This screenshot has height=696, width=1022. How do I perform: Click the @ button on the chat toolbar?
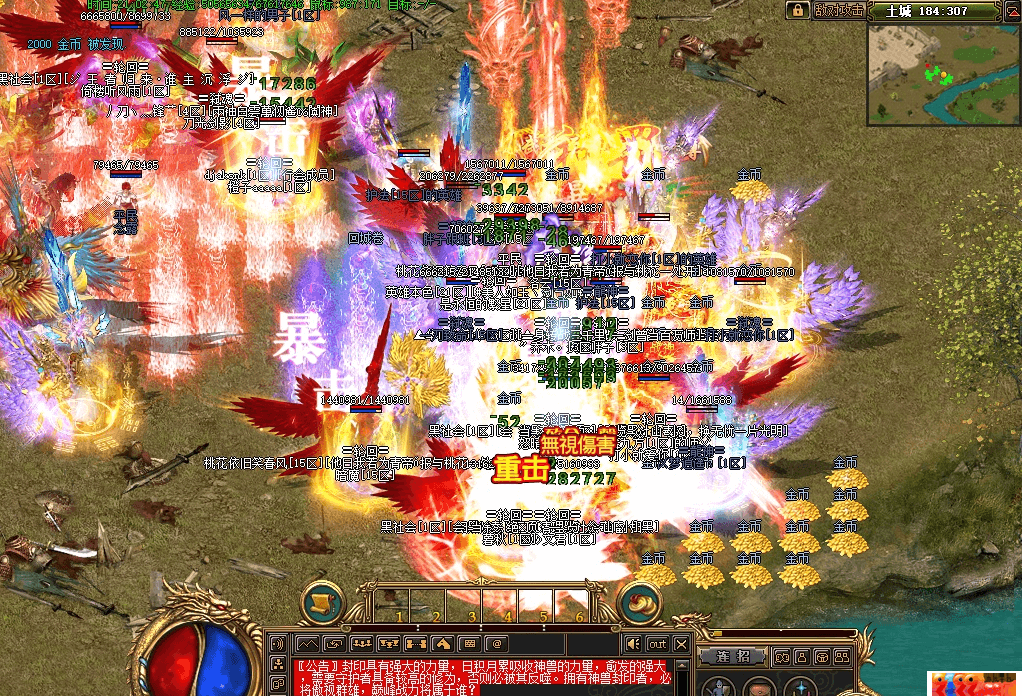pos(494,643)
